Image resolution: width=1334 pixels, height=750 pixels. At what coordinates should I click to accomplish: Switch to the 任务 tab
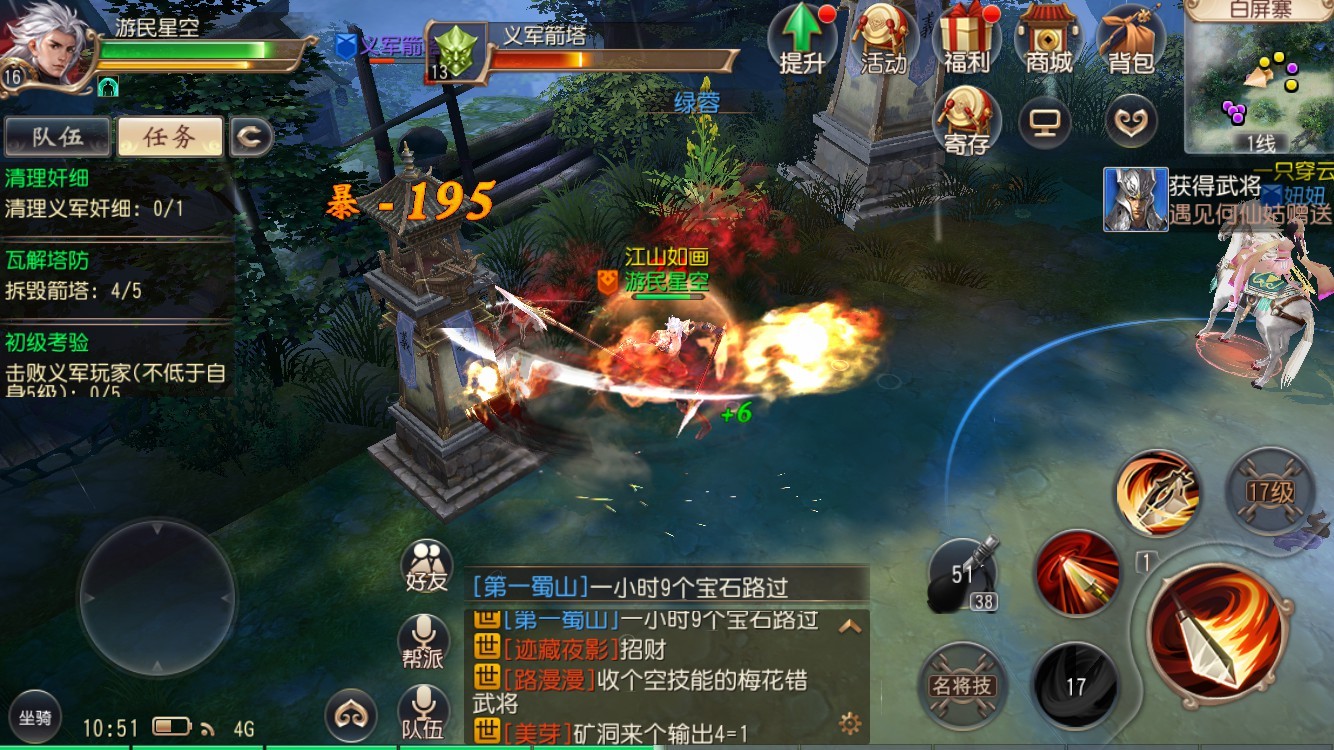click(168, 136)
